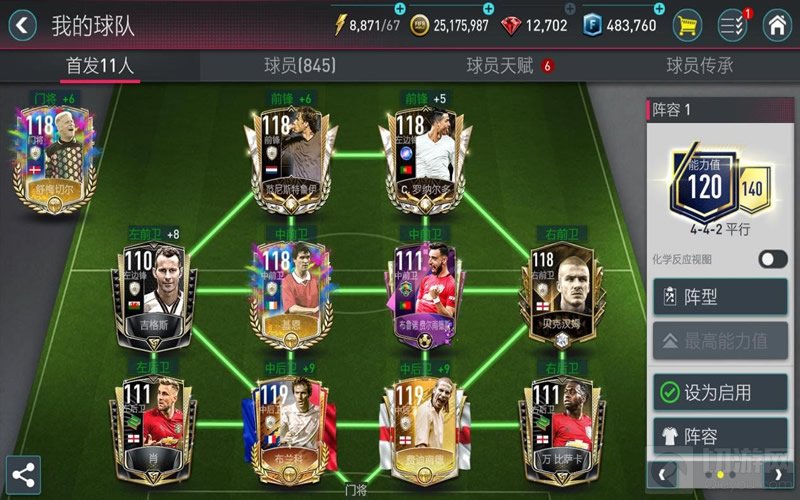Open the 球员天赋 tab
Image resolution: width=800 pixels, height=500 pixels.
click(x=503, y=66)
